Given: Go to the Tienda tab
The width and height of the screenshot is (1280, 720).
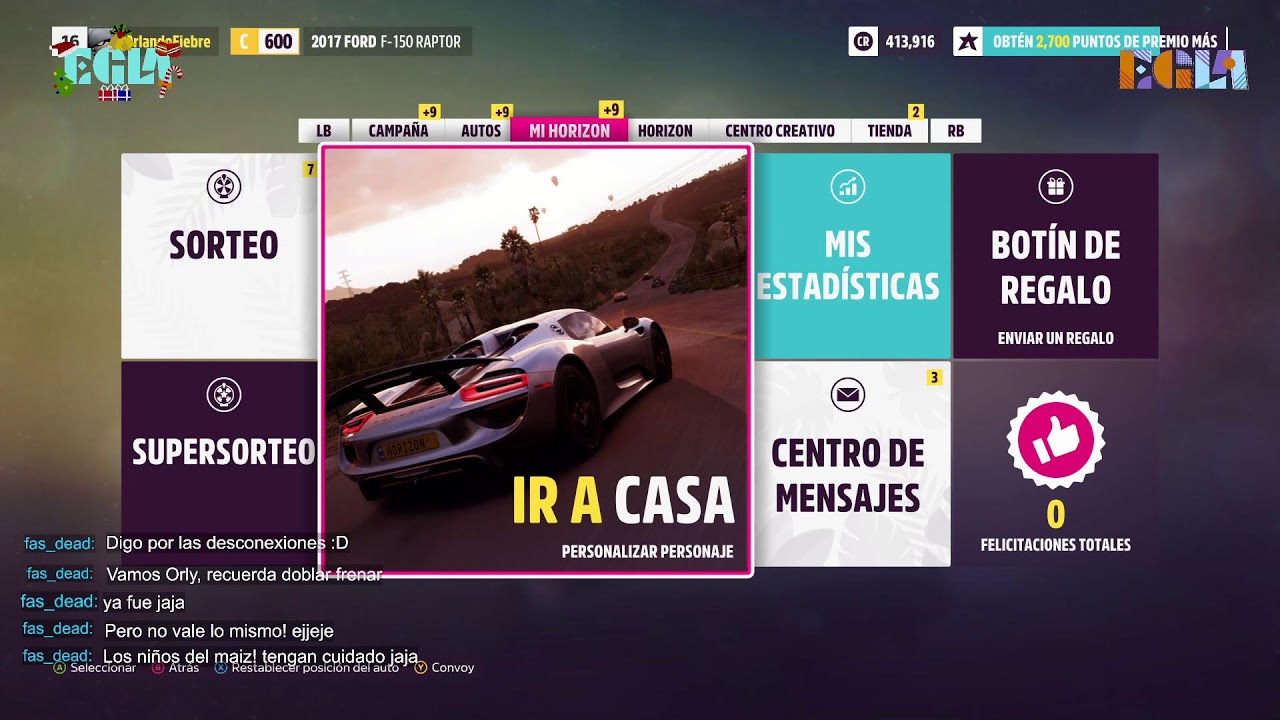Looking at the screenshot, I should point(889,131).
